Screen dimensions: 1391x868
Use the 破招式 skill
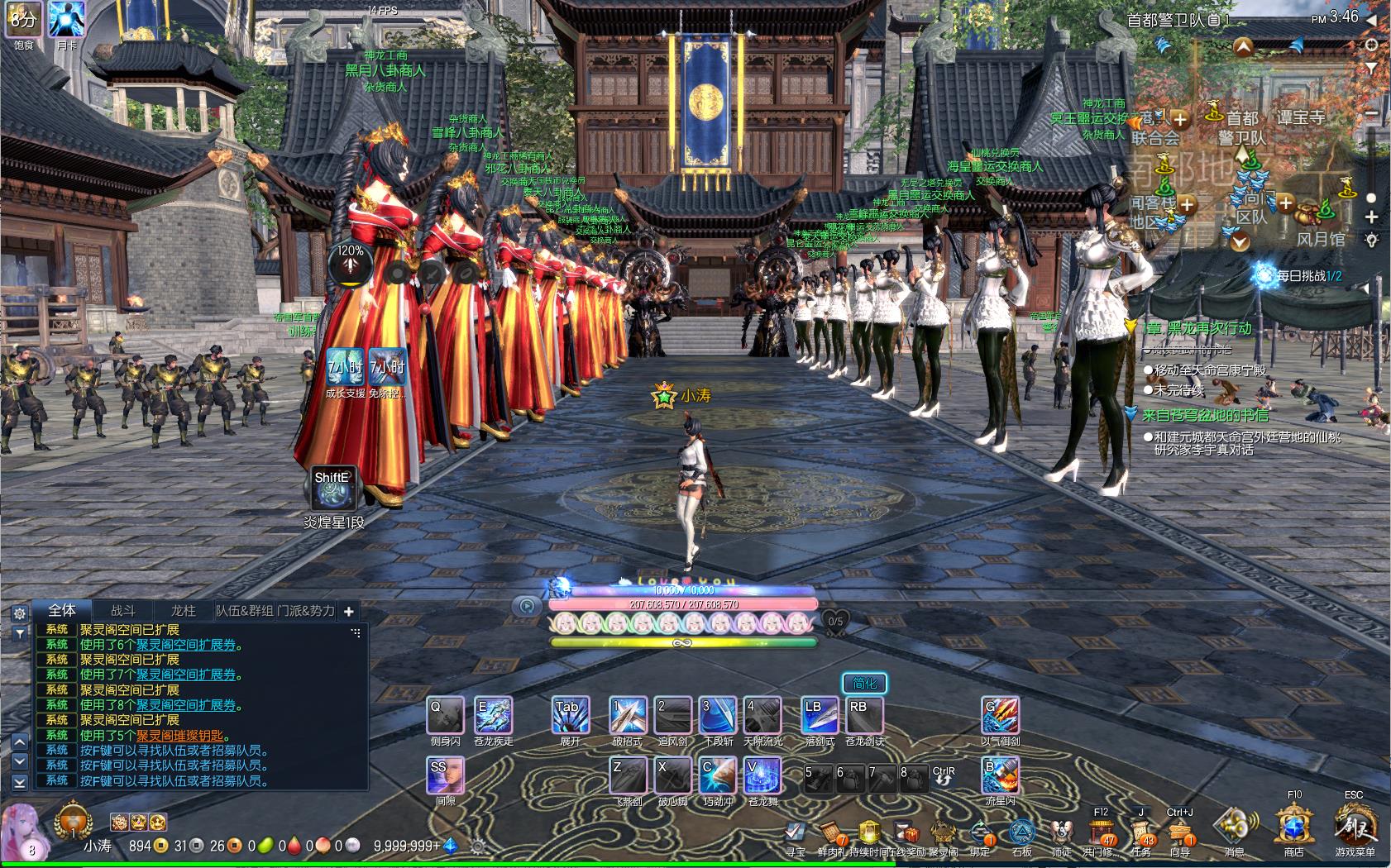click(627, 716)
